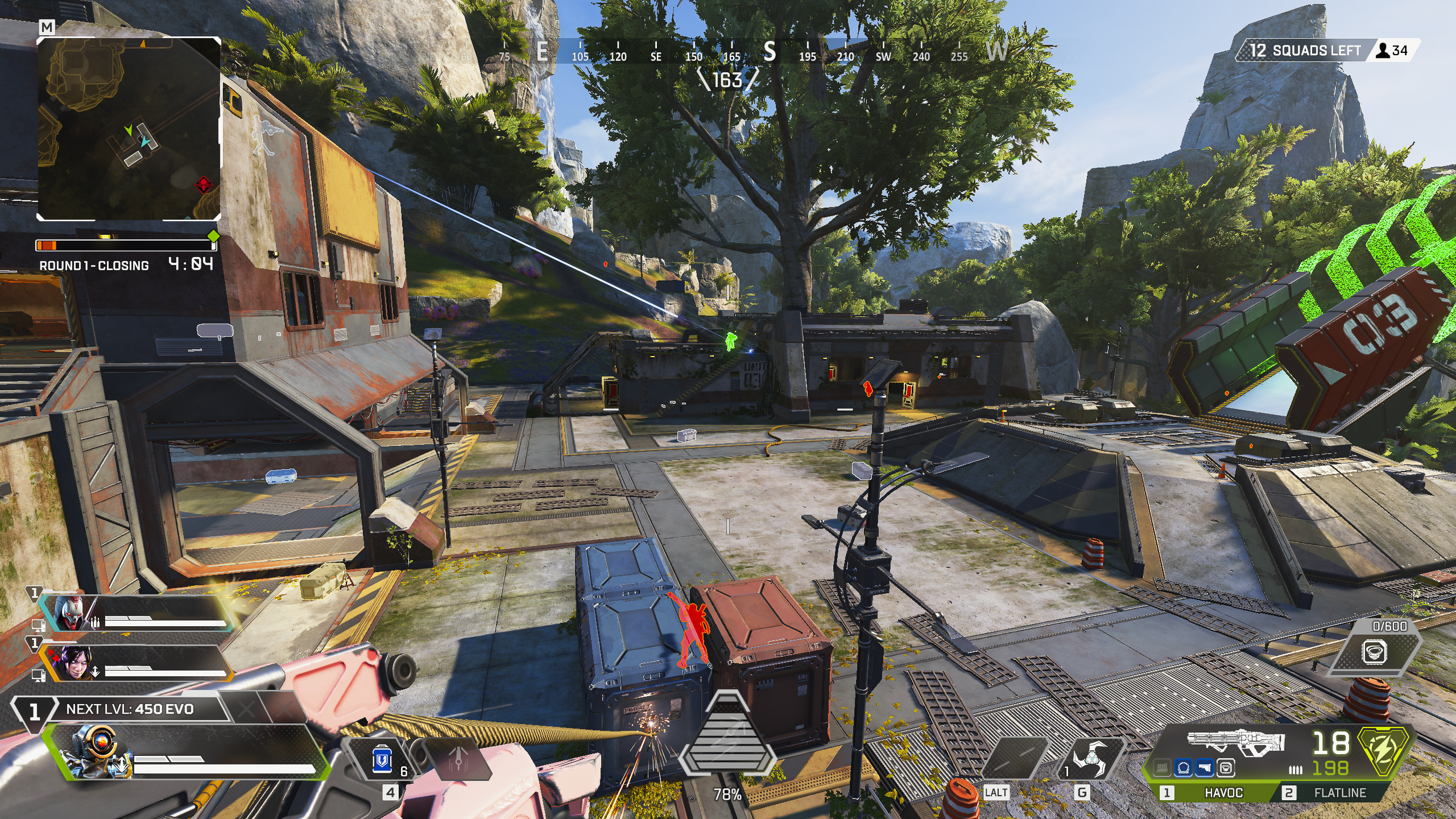
Task: Select the blue stock attachment icon
Action: 1205,768
